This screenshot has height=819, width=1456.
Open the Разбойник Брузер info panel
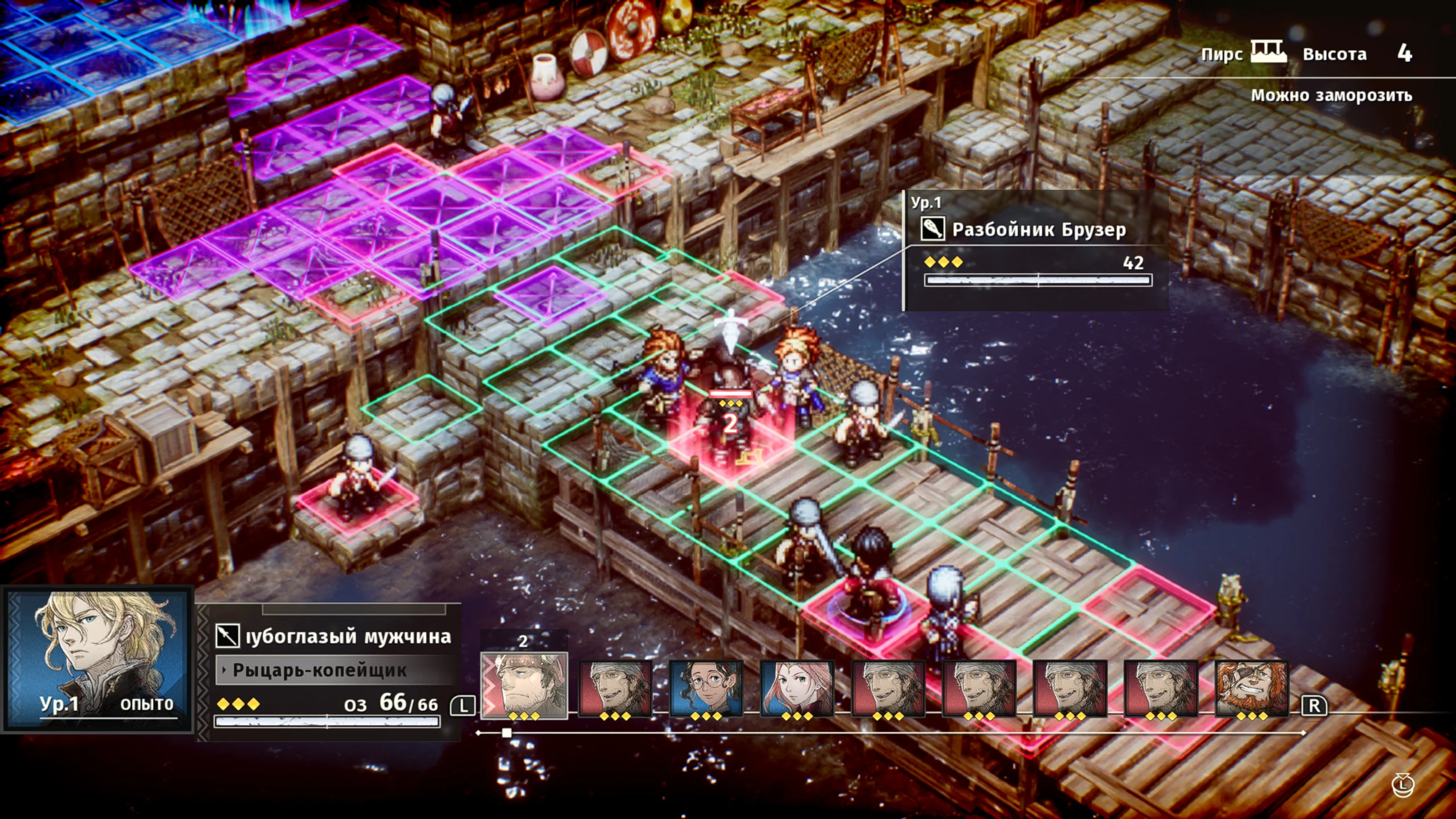point(1036,250)
